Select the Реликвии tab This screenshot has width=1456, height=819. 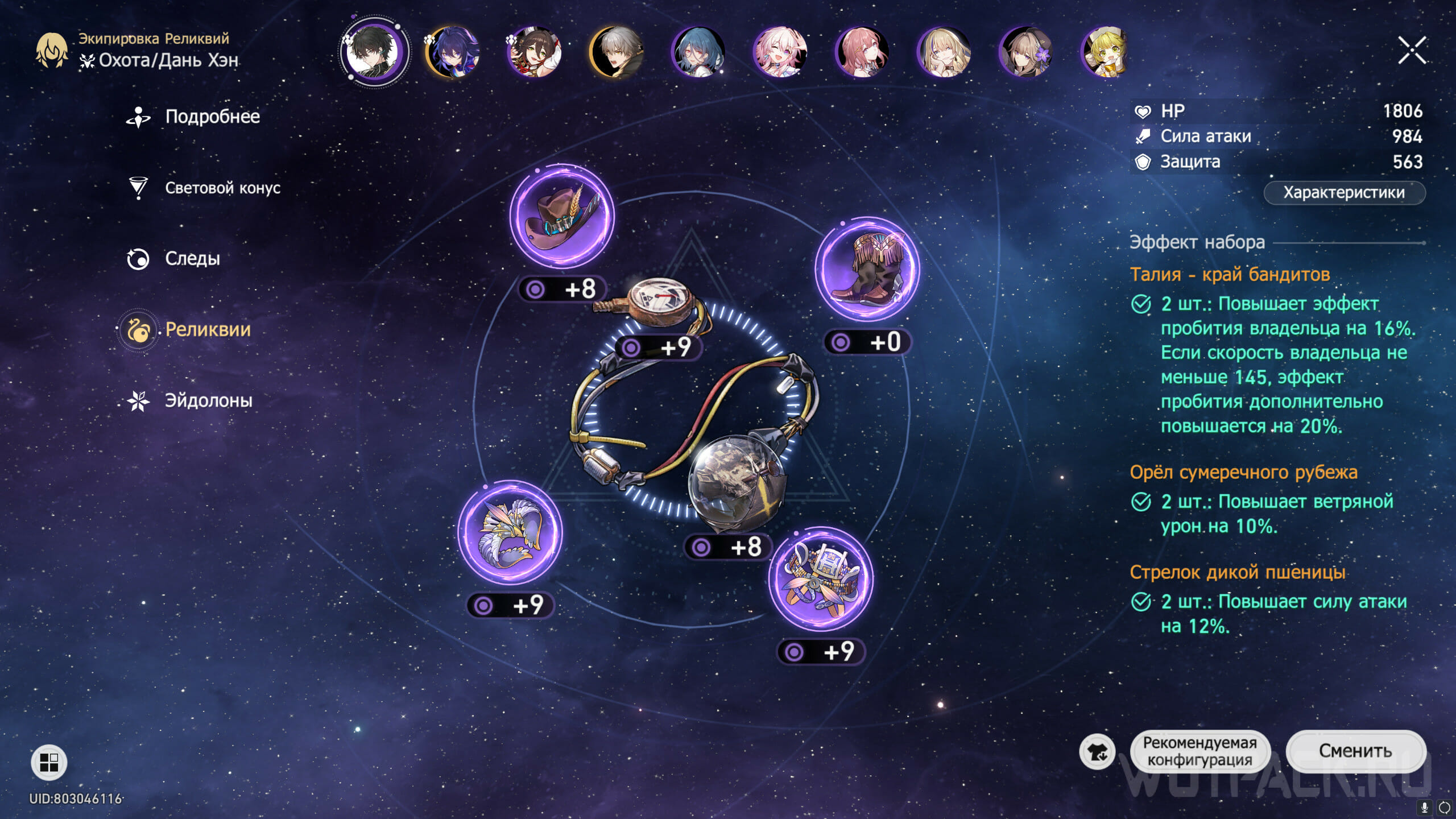coord(208,330)
